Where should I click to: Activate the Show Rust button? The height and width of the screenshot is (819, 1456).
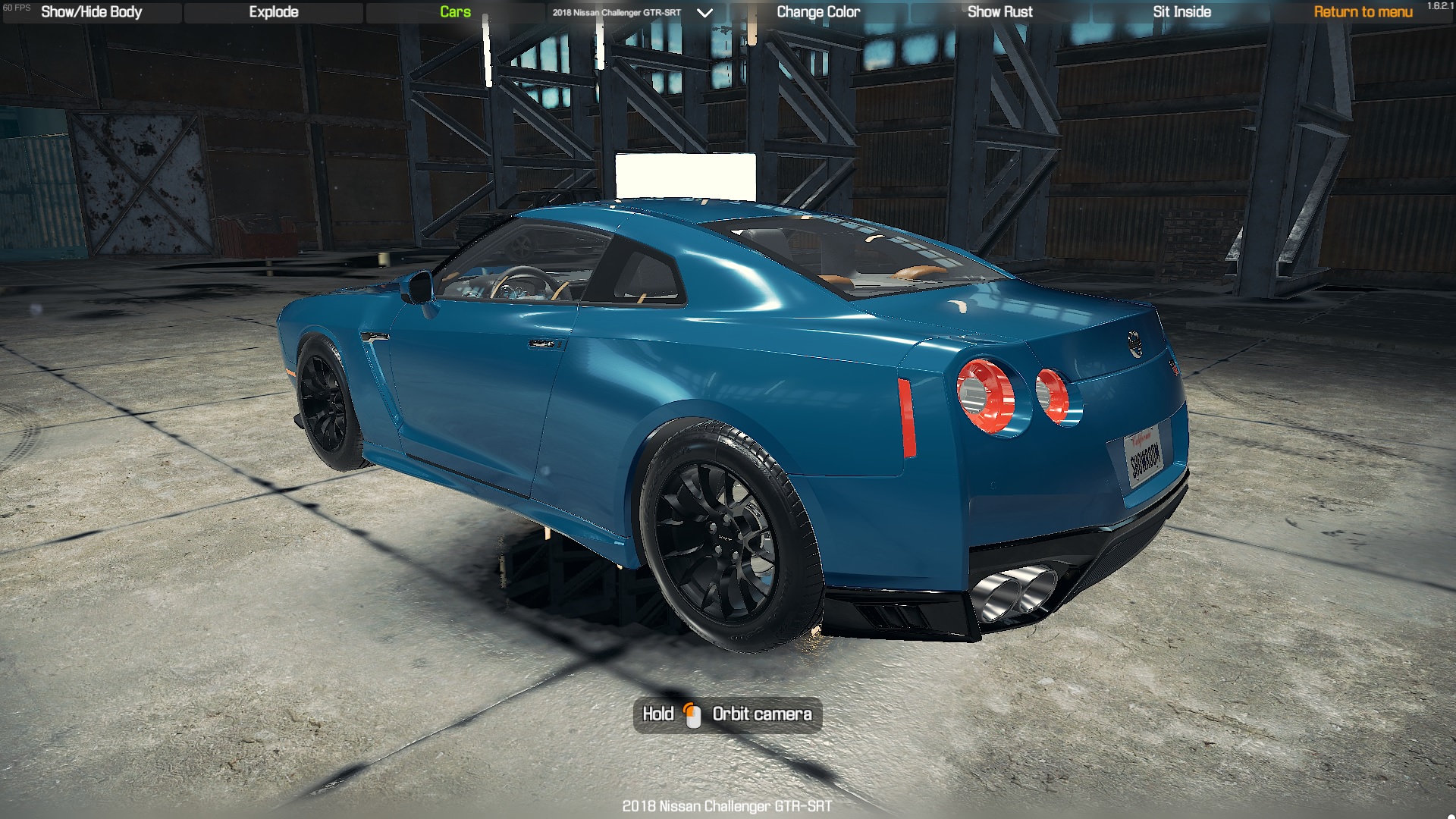[x=999, y=12]
